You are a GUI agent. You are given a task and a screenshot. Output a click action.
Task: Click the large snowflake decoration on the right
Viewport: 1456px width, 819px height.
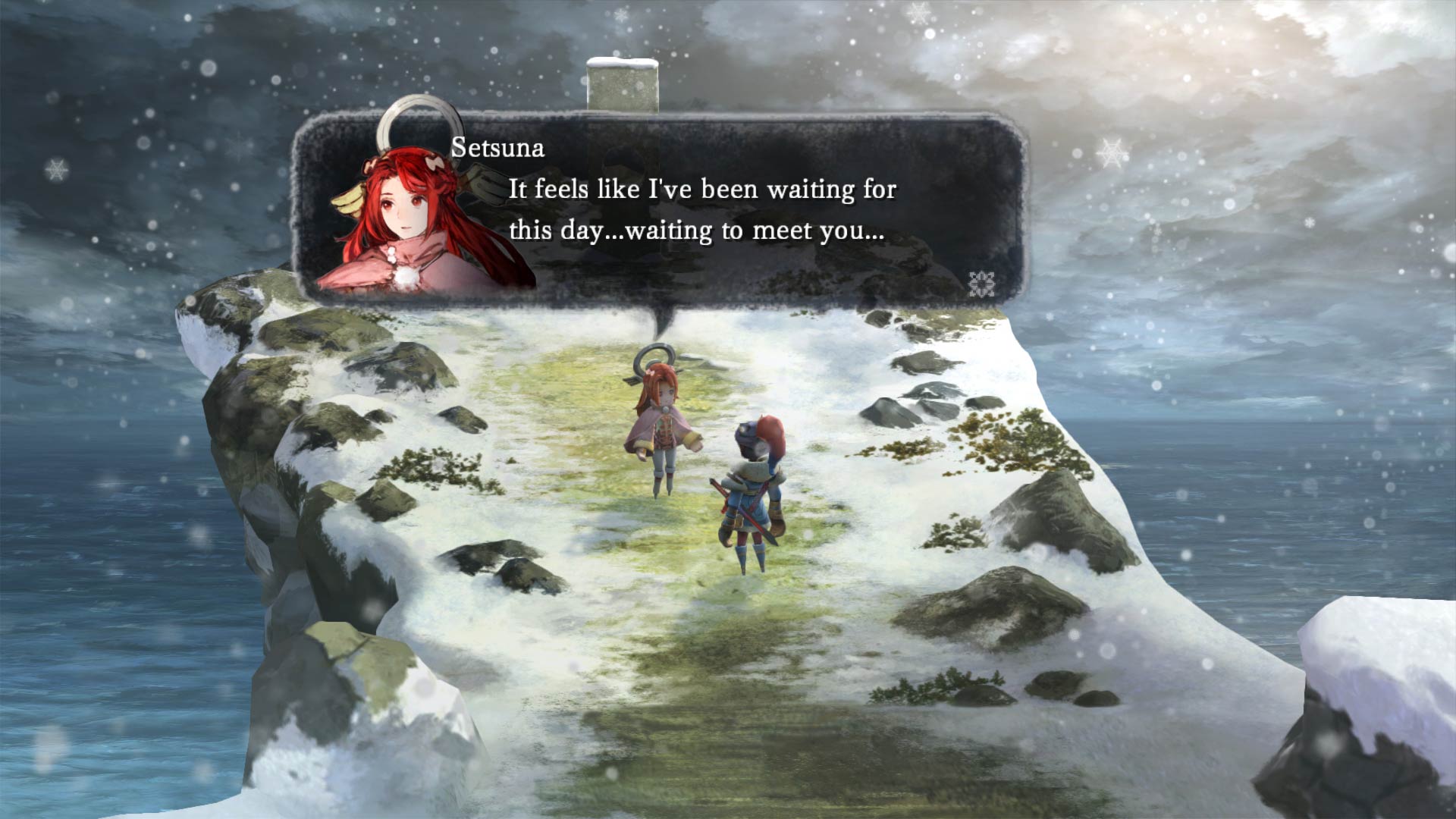pos(1111,154)
